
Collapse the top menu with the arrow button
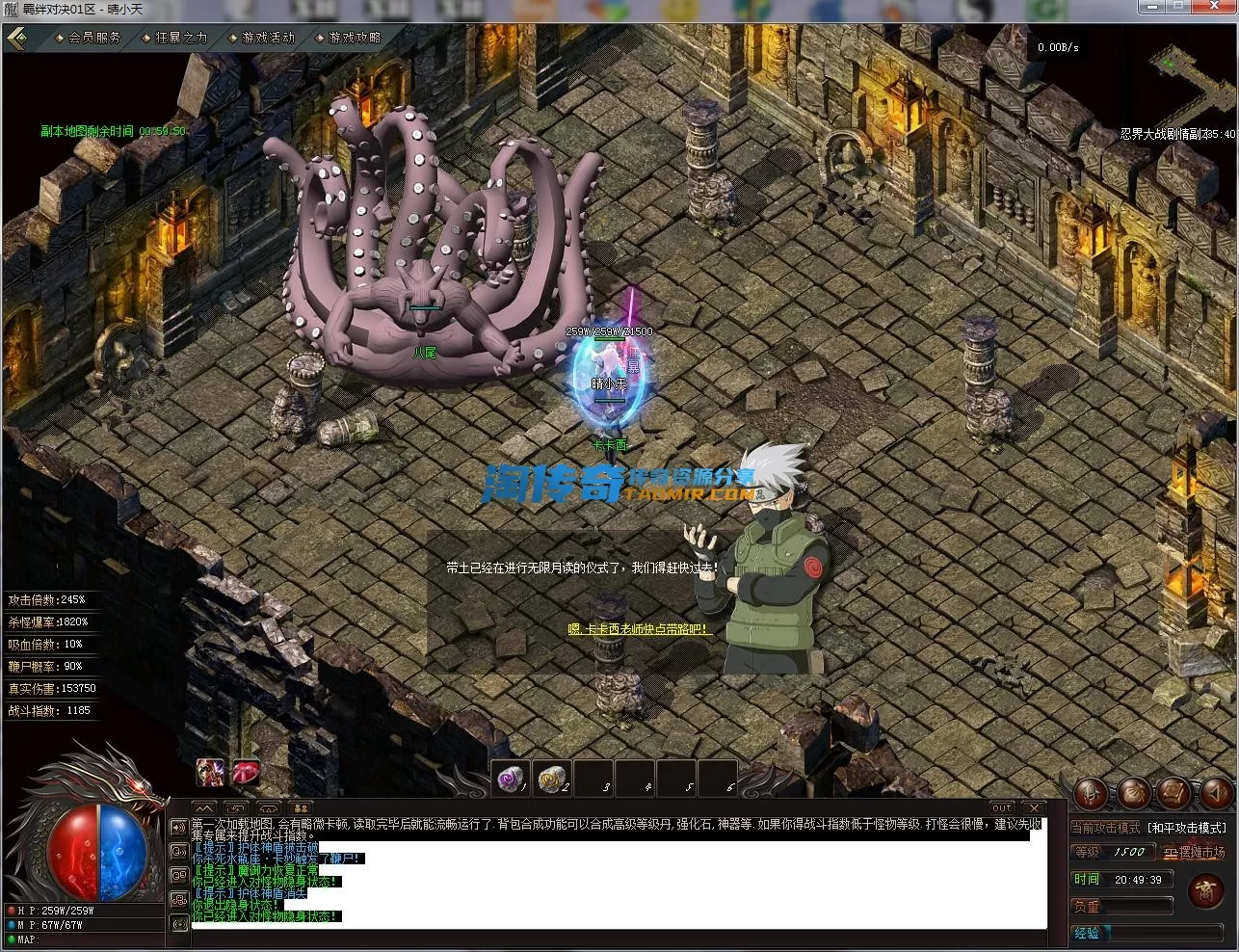[x=16, y=39]
